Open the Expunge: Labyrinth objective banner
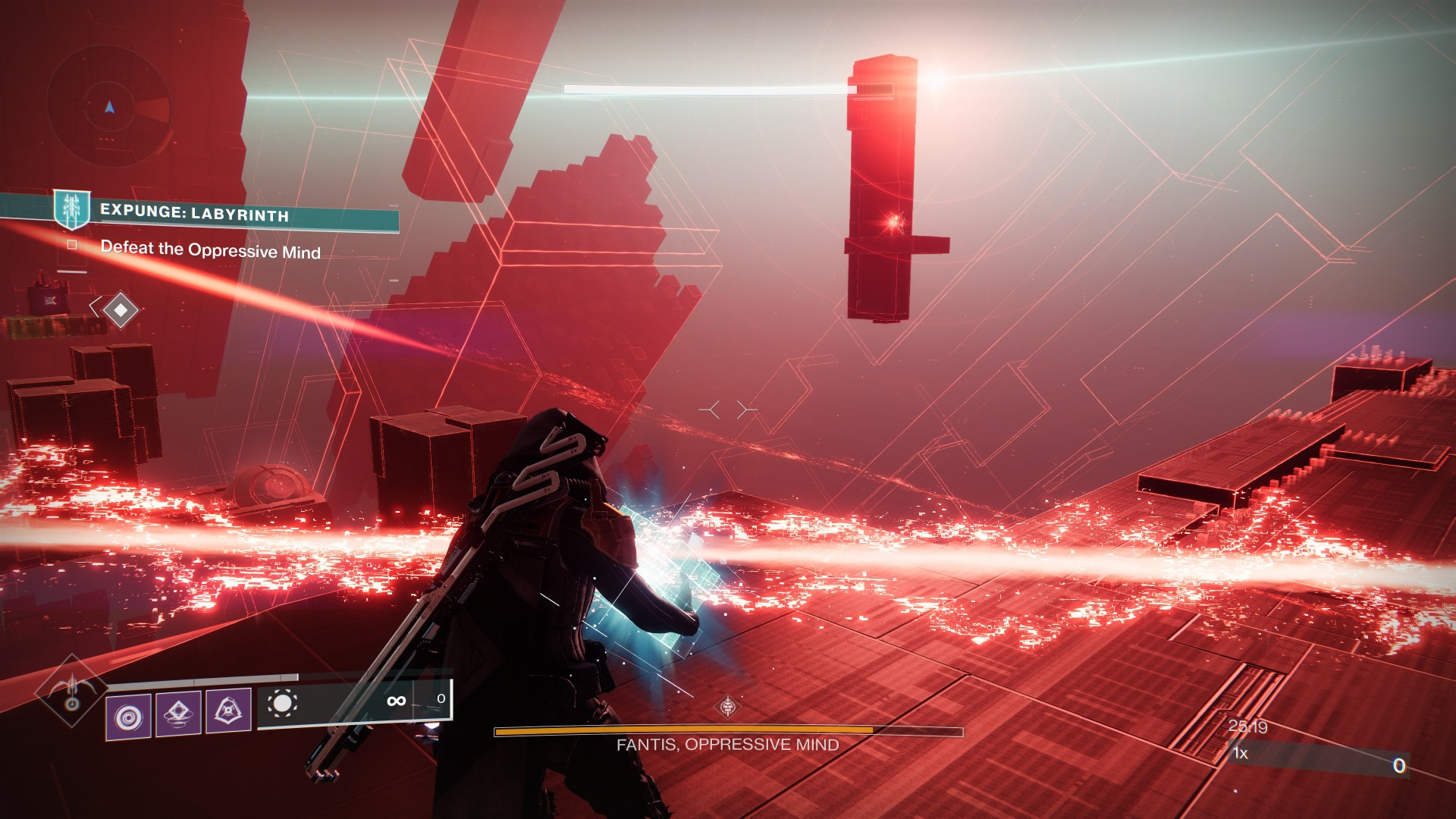 [x=194, y=213]
